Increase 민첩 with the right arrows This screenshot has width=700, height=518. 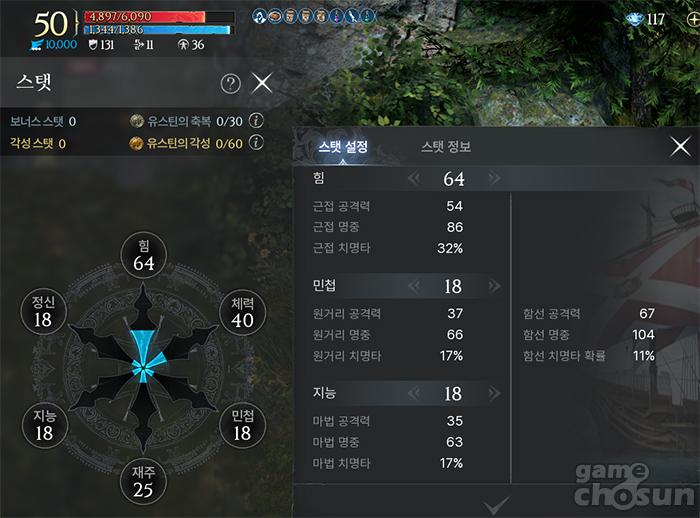[x=493, y=287]
